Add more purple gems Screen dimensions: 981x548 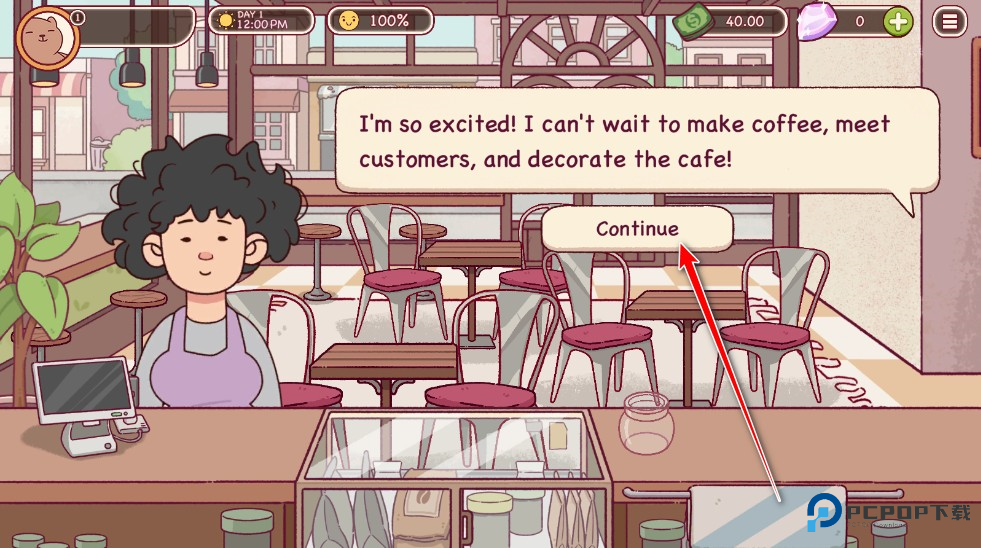[x=898, y=21]
